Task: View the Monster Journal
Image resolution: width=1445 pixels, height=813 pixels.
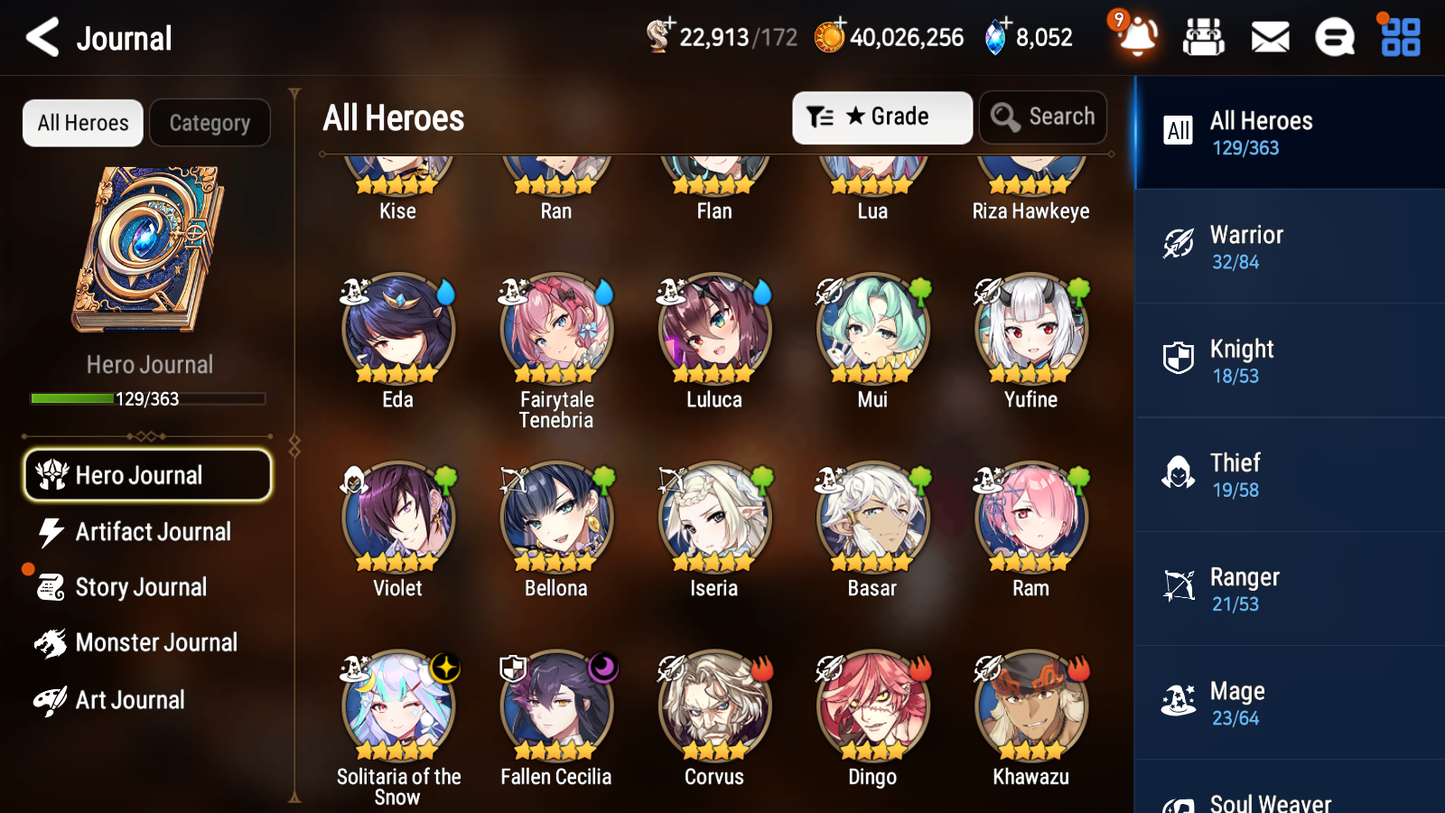Action: tap(157, 643)
